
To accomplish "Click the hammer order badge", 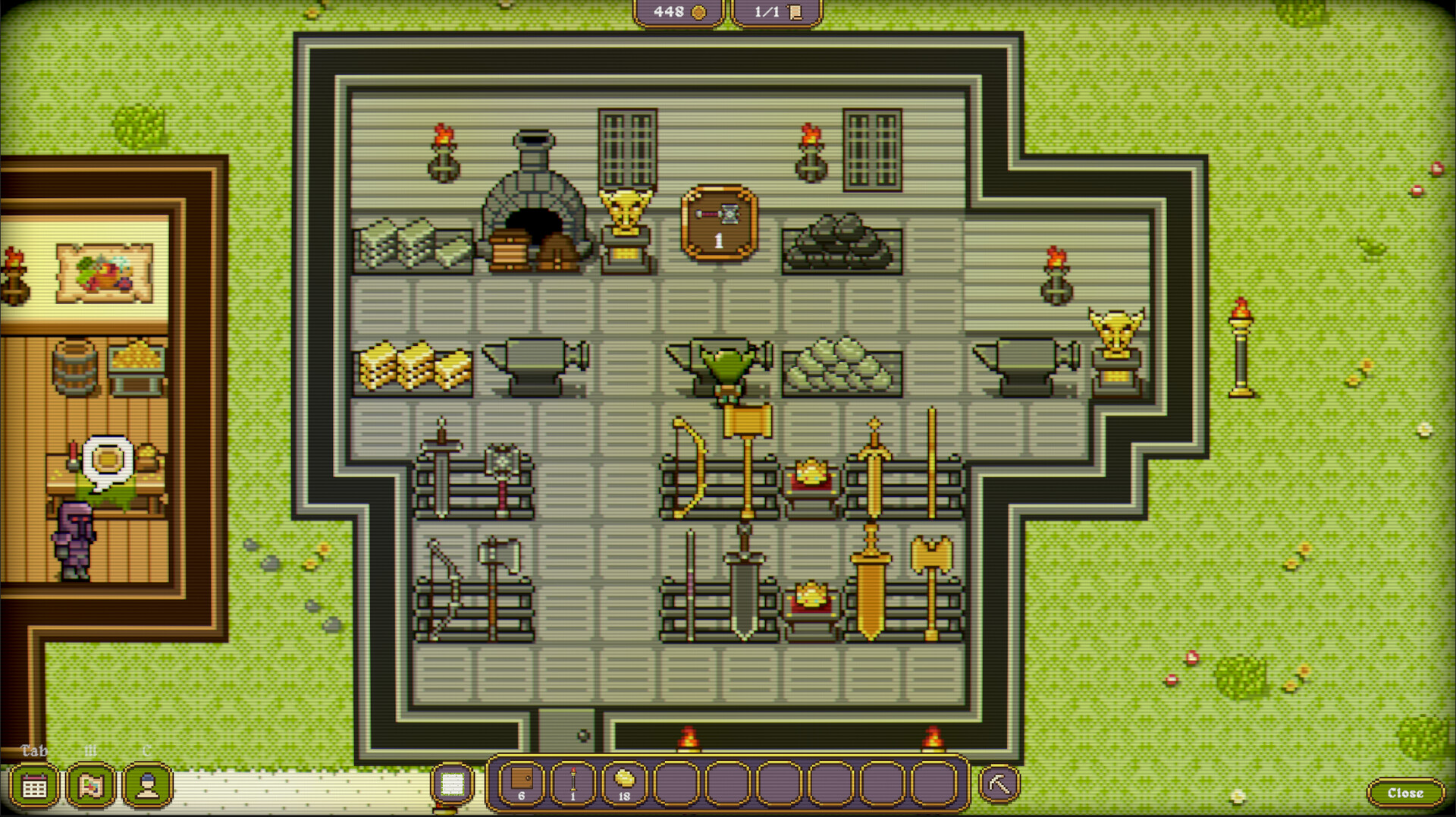I will [719, 223].
